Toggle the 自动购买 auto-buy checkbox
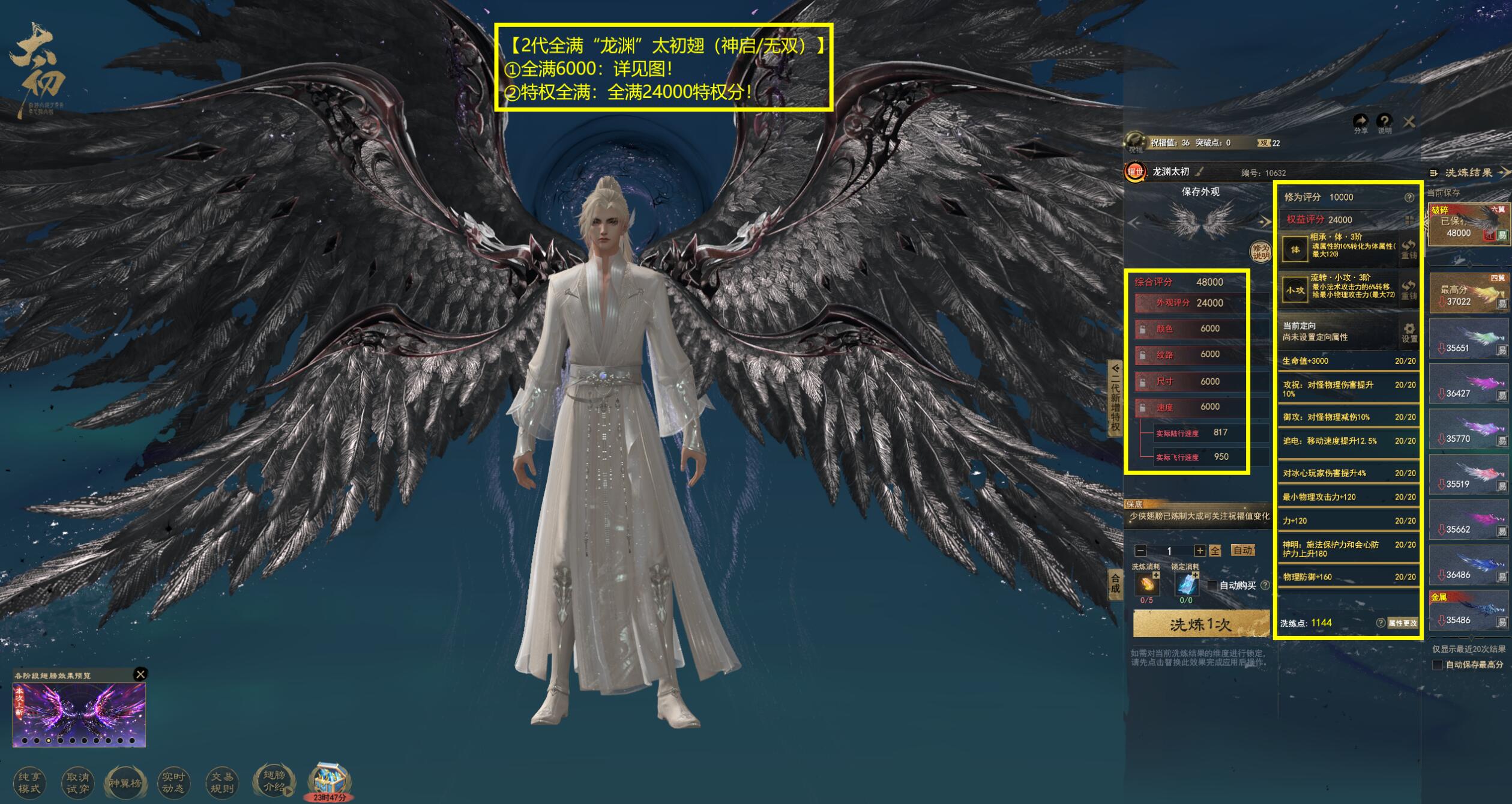Screen dimensions: 1512x804 pos(1212,585)
